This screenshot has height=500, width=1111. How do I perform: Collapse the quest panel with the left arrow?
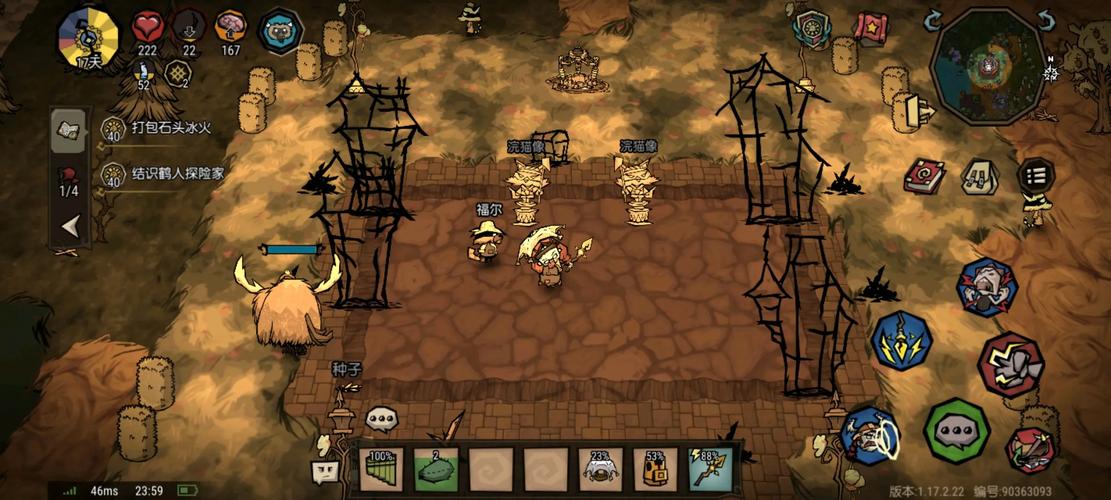[x=70, y=227]
